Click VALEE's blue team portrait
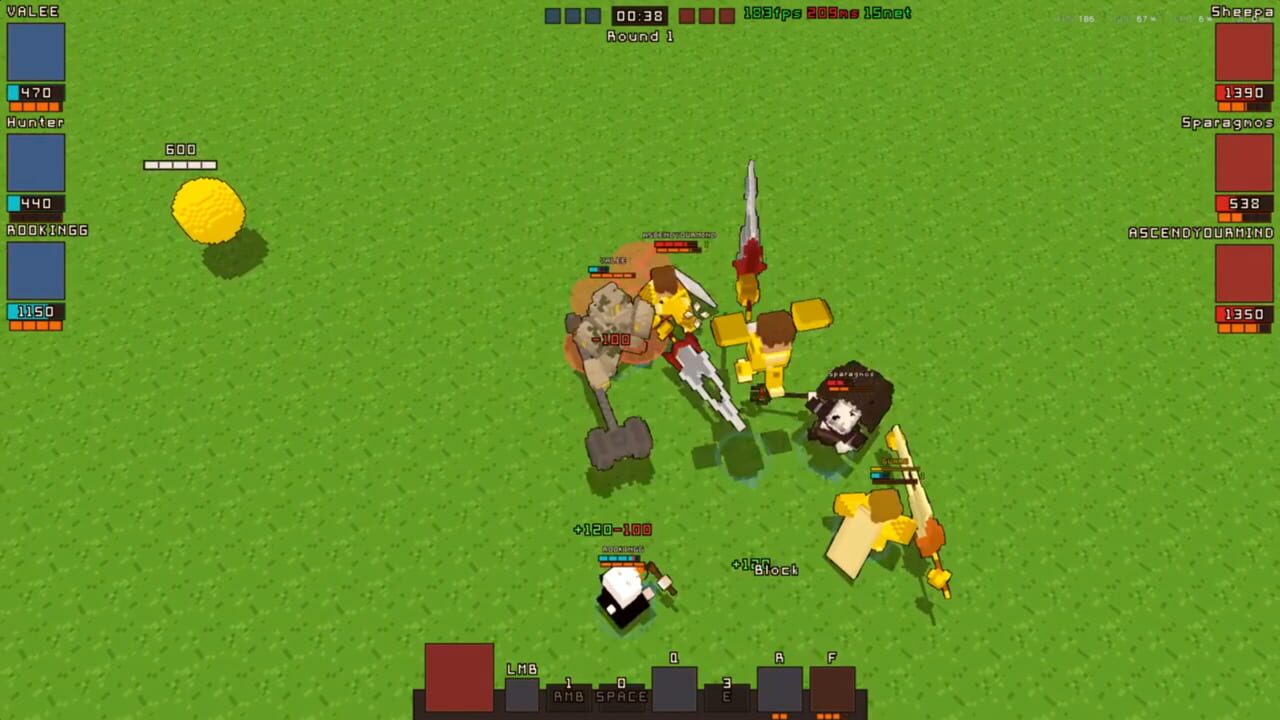Image resolution: width=1280 pixels, height=720 pixels. (37, 52)
